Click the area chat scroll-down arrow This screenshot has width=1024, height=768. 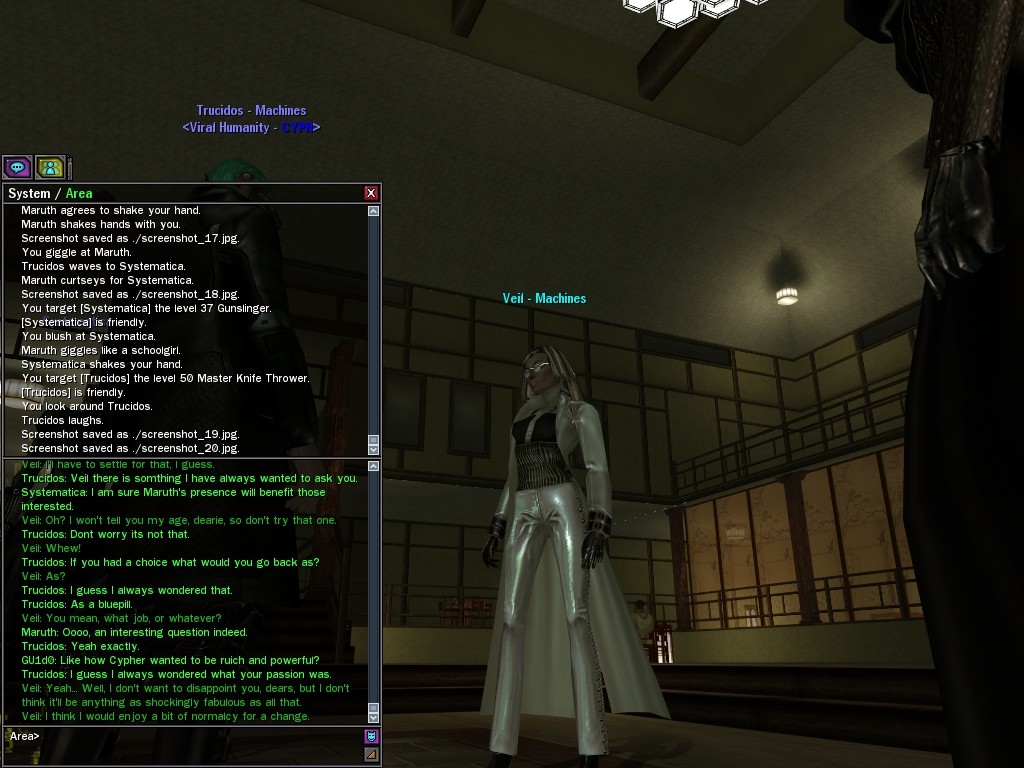click(x=374, y=717)
